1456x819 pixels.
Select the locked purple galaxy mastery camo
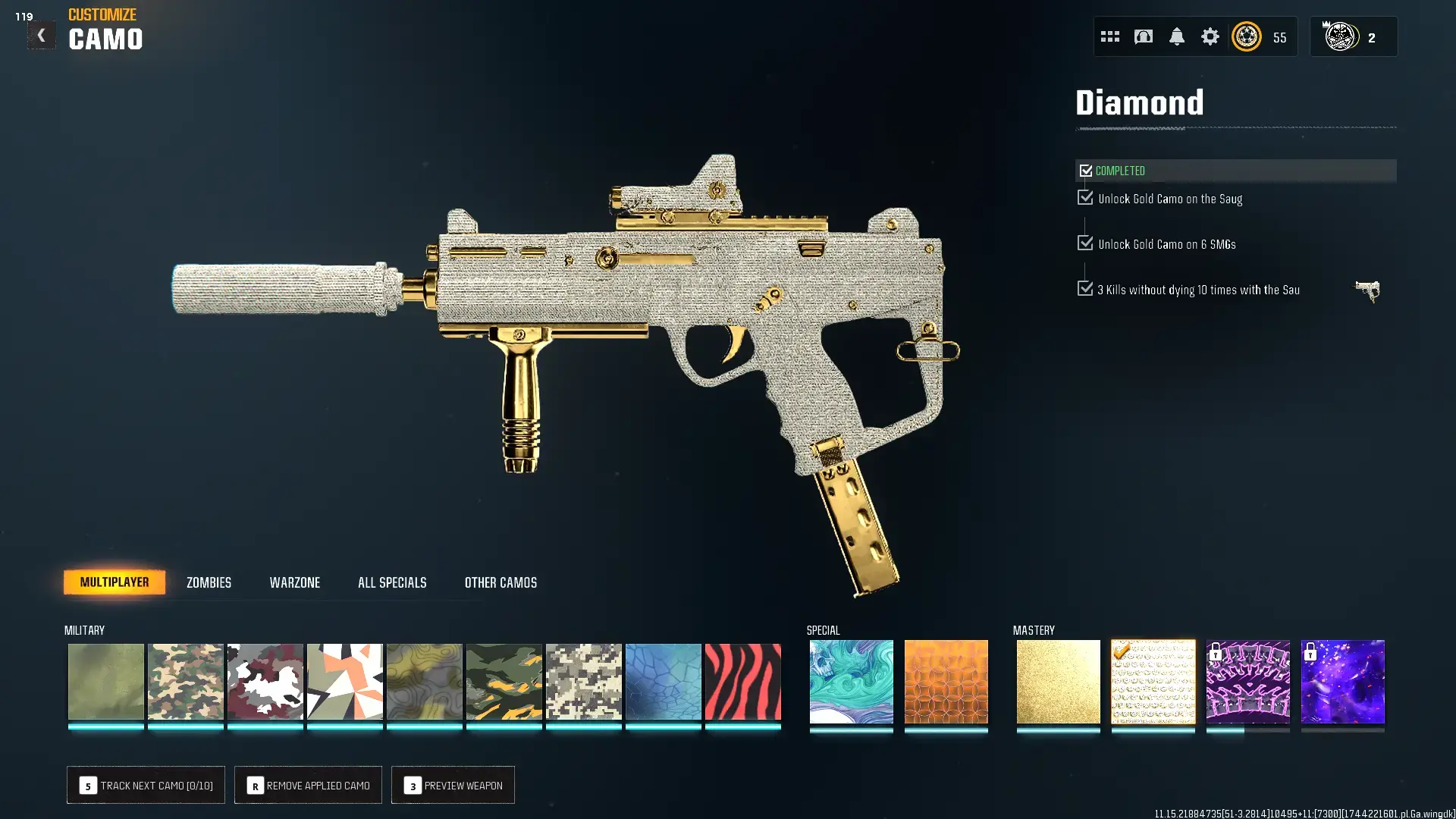[1342, 682]
